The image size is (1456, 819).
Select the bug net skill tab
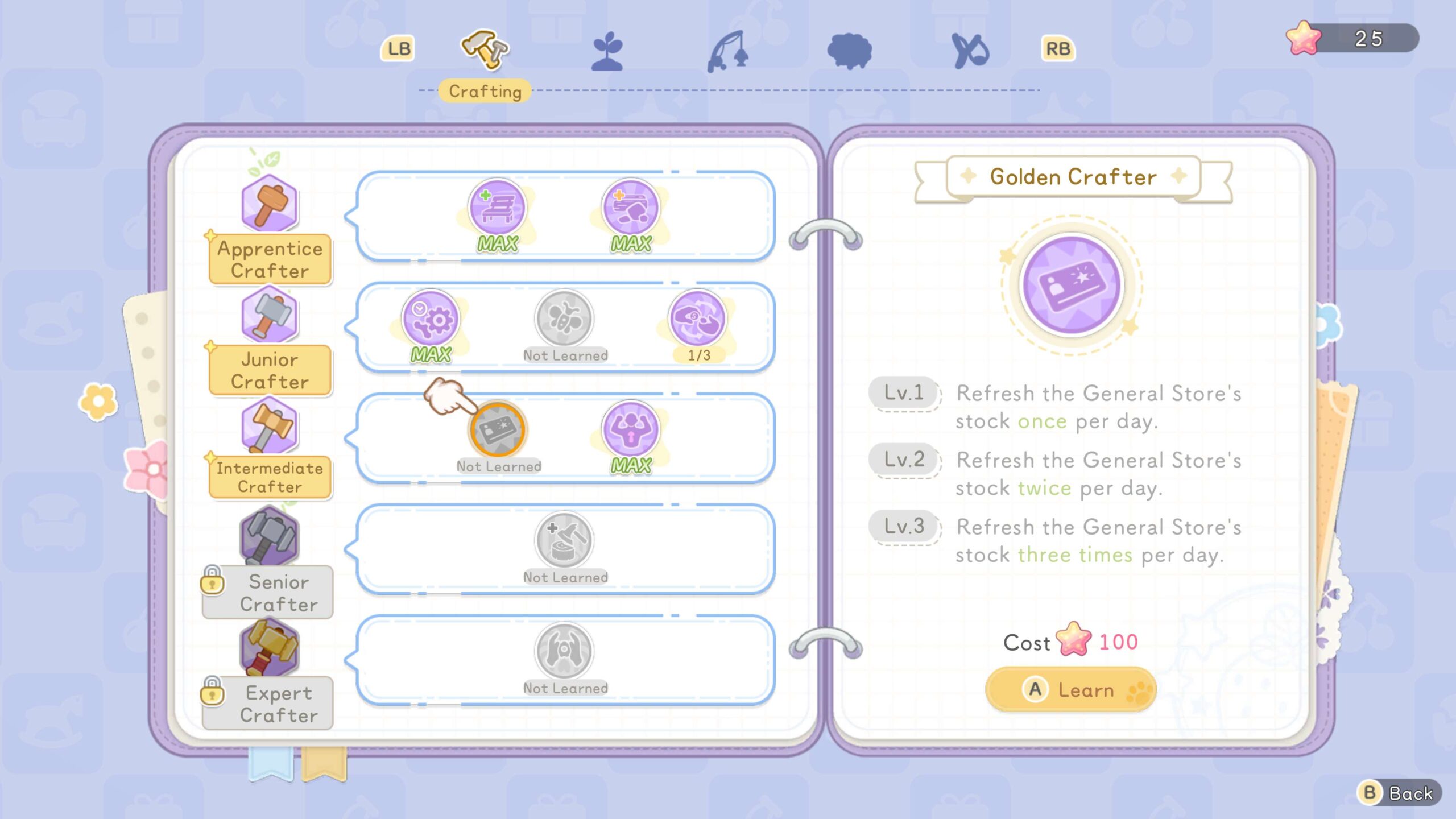970,51
